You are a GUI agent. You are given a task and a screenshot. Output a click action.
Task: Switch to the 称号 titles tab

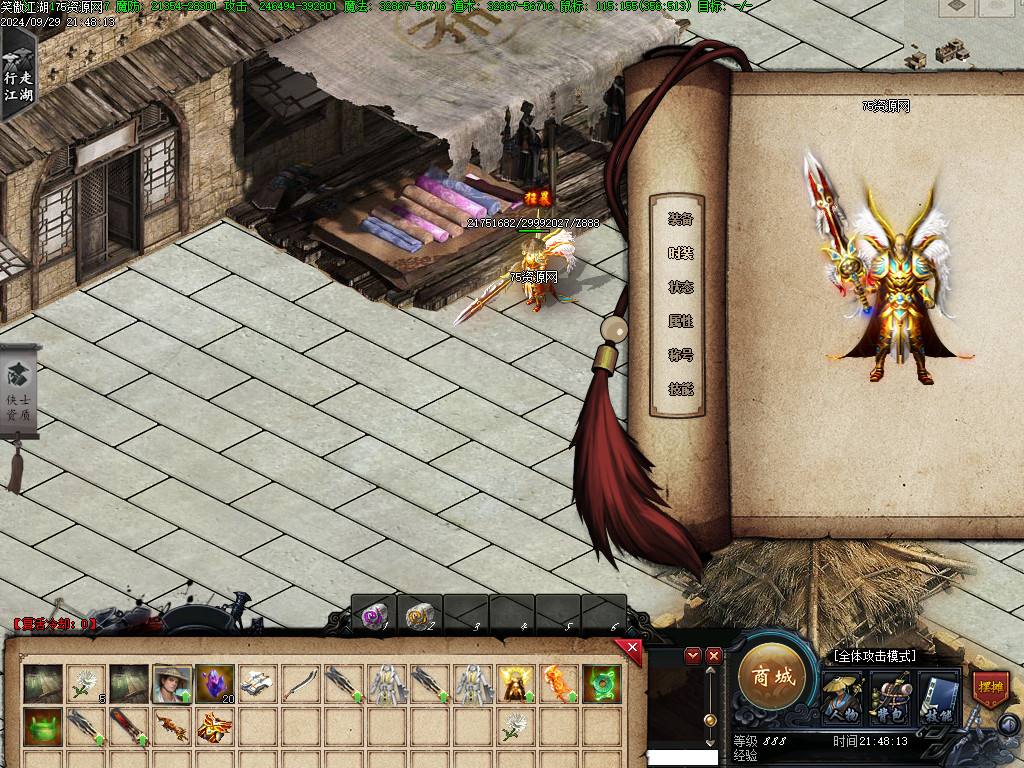tap(681, 355)
